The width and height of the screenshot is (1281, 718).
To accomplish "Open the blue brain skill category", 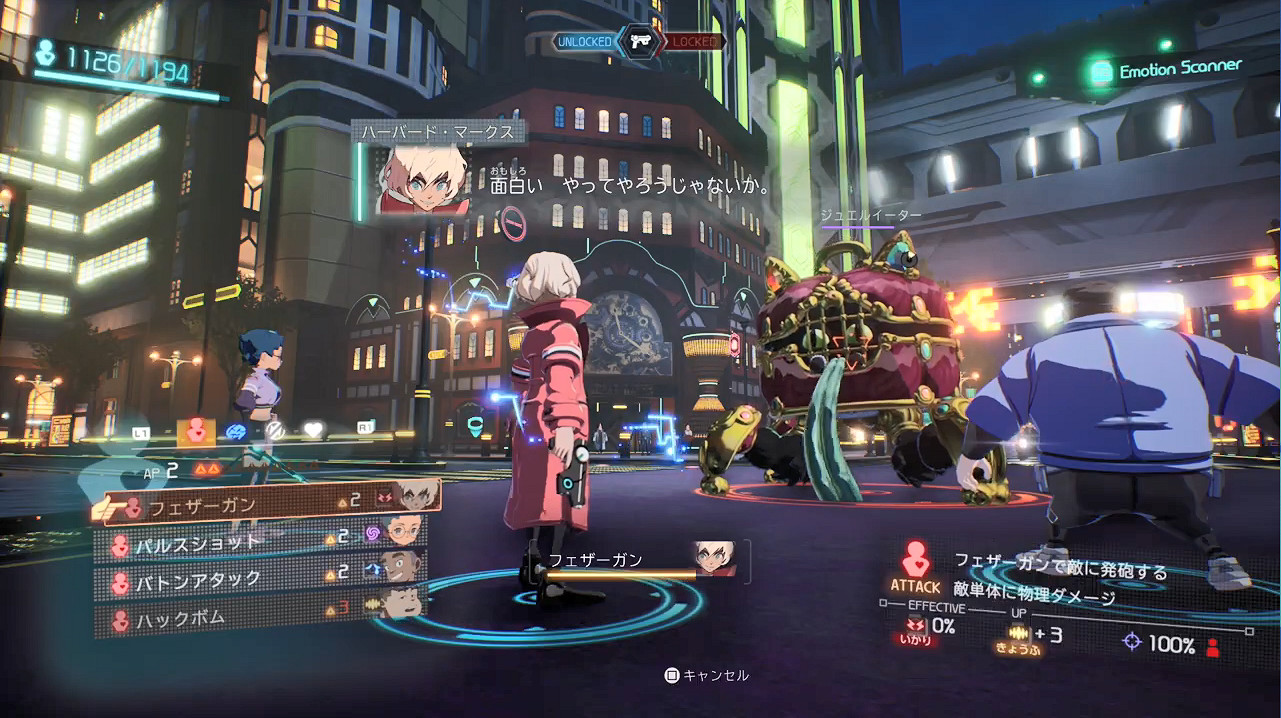I will click(236, 431).
